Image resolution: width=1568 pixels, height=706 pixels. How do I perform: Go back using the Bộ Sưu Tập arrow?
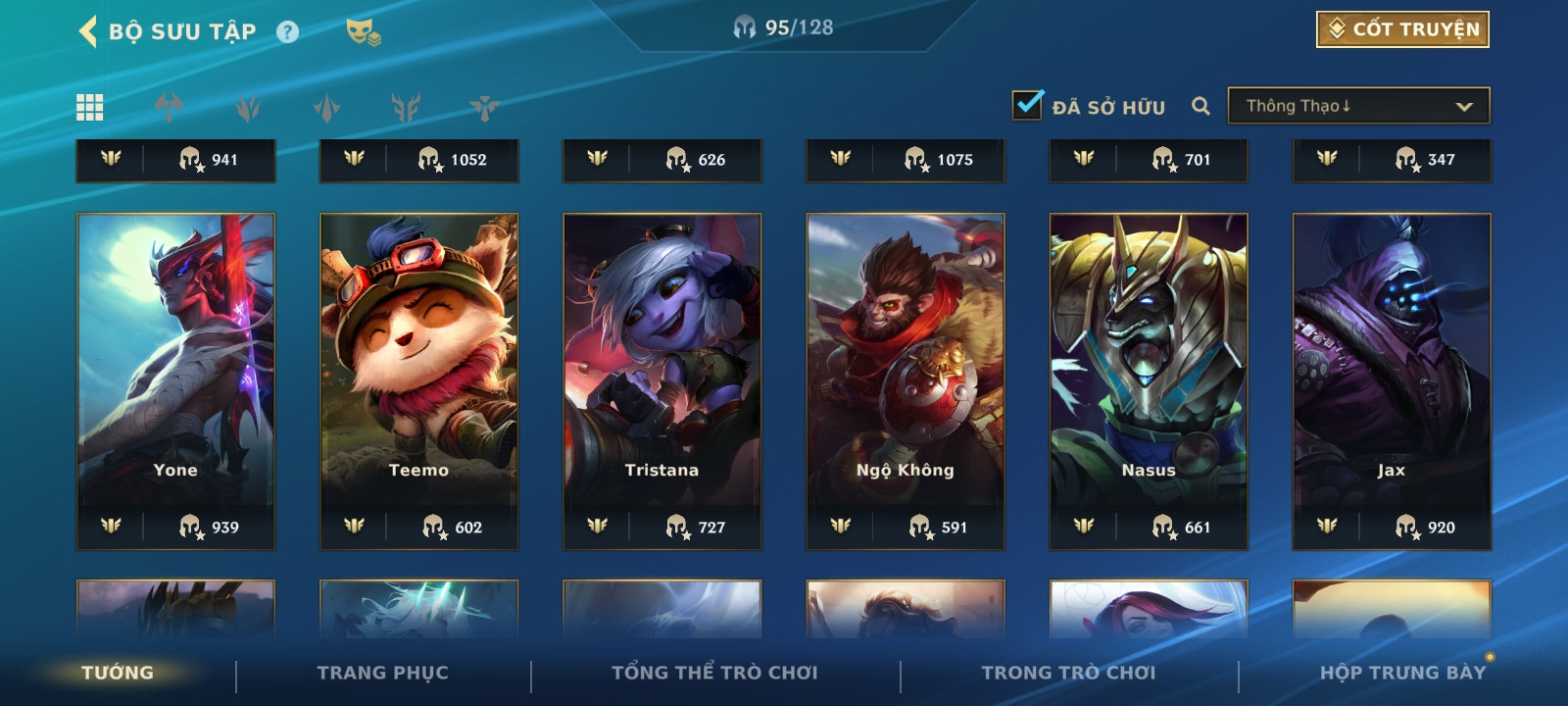tap(88, 31)
